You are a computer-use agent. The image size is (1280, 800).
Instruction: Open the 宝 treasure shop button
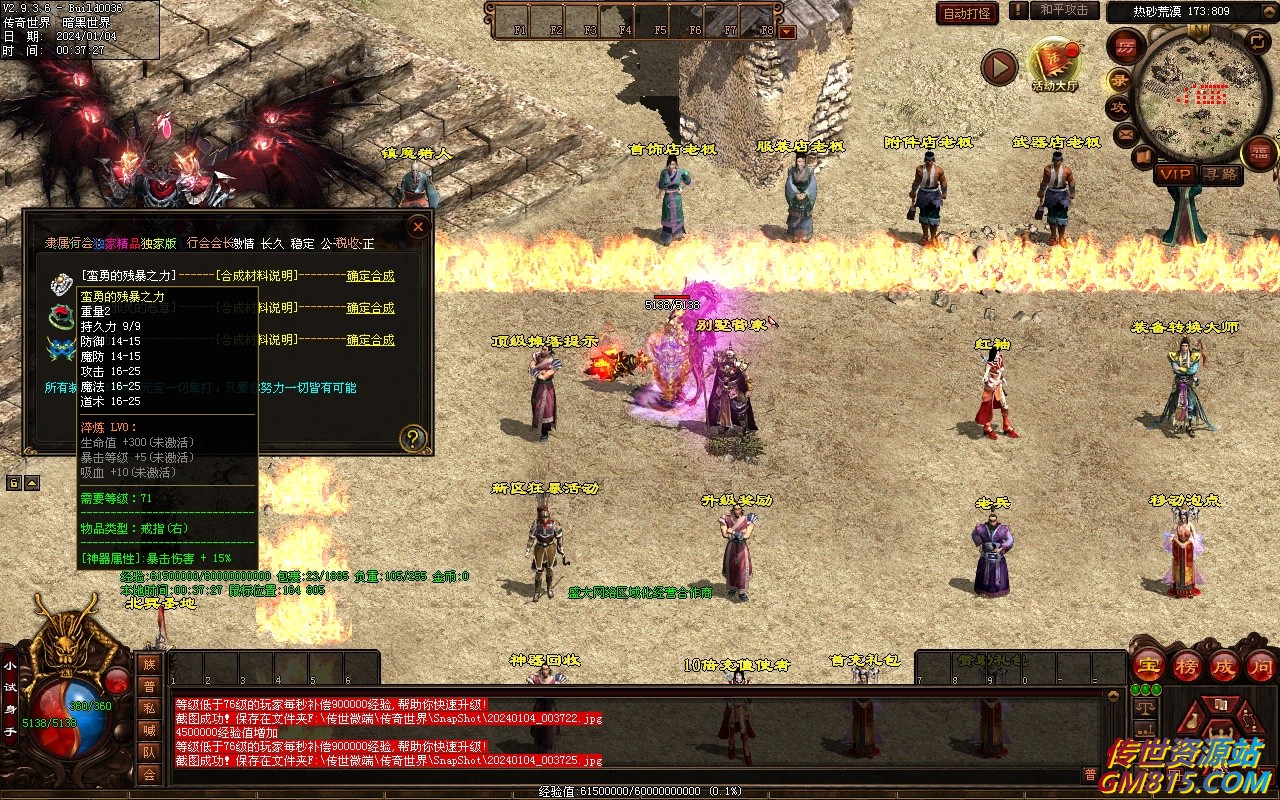[x=1148, y=665]
